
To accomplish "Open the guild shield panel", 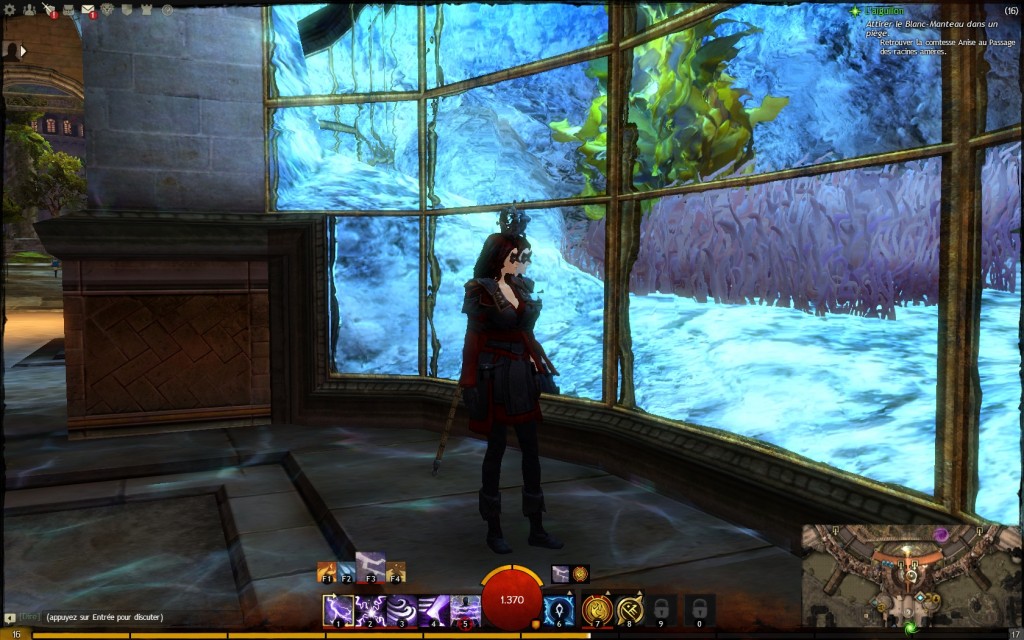I will point(127,10).
